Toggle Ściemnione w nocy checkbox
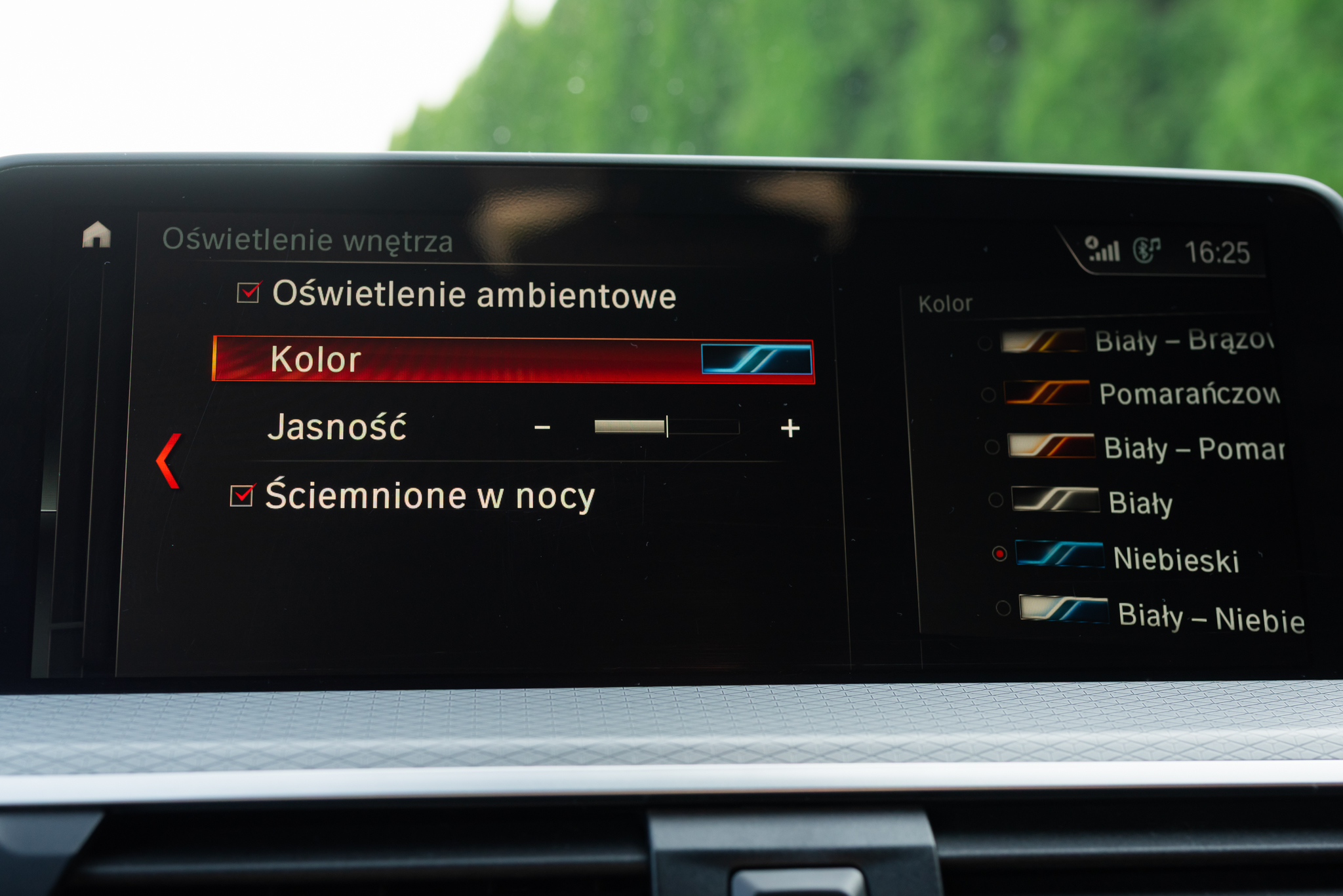The image size is (1343, 896). pyautogui.click(x=242, y=496)
